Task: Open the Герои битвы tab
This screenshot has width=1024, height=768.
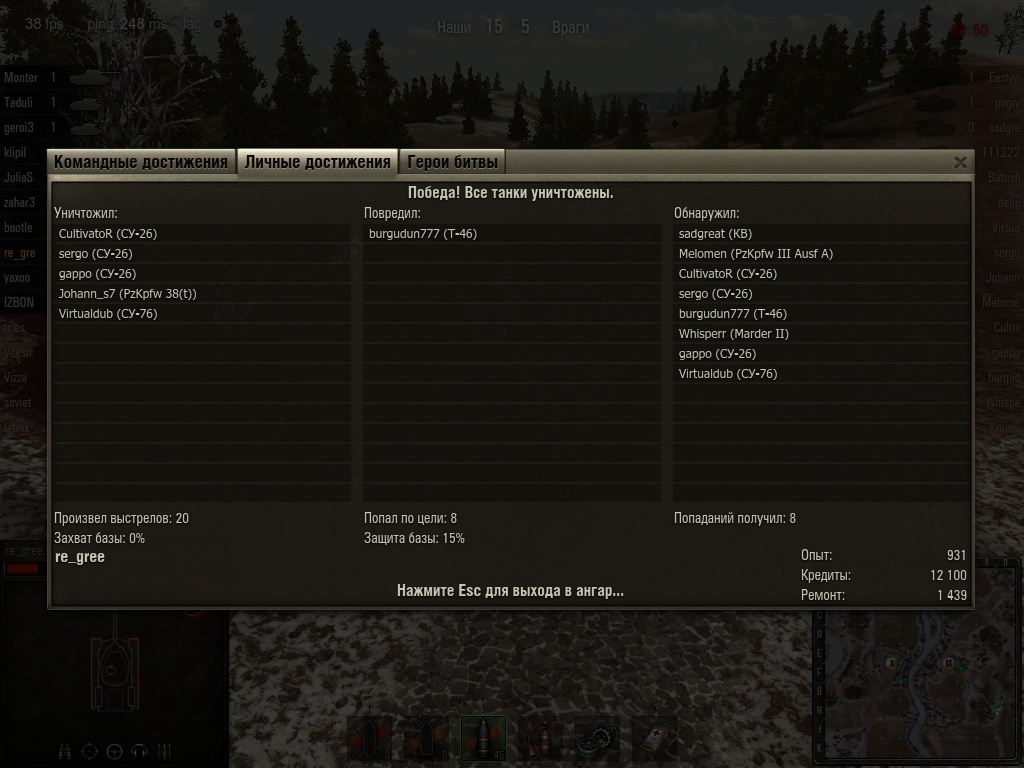Action: click(x=452, y=162)
